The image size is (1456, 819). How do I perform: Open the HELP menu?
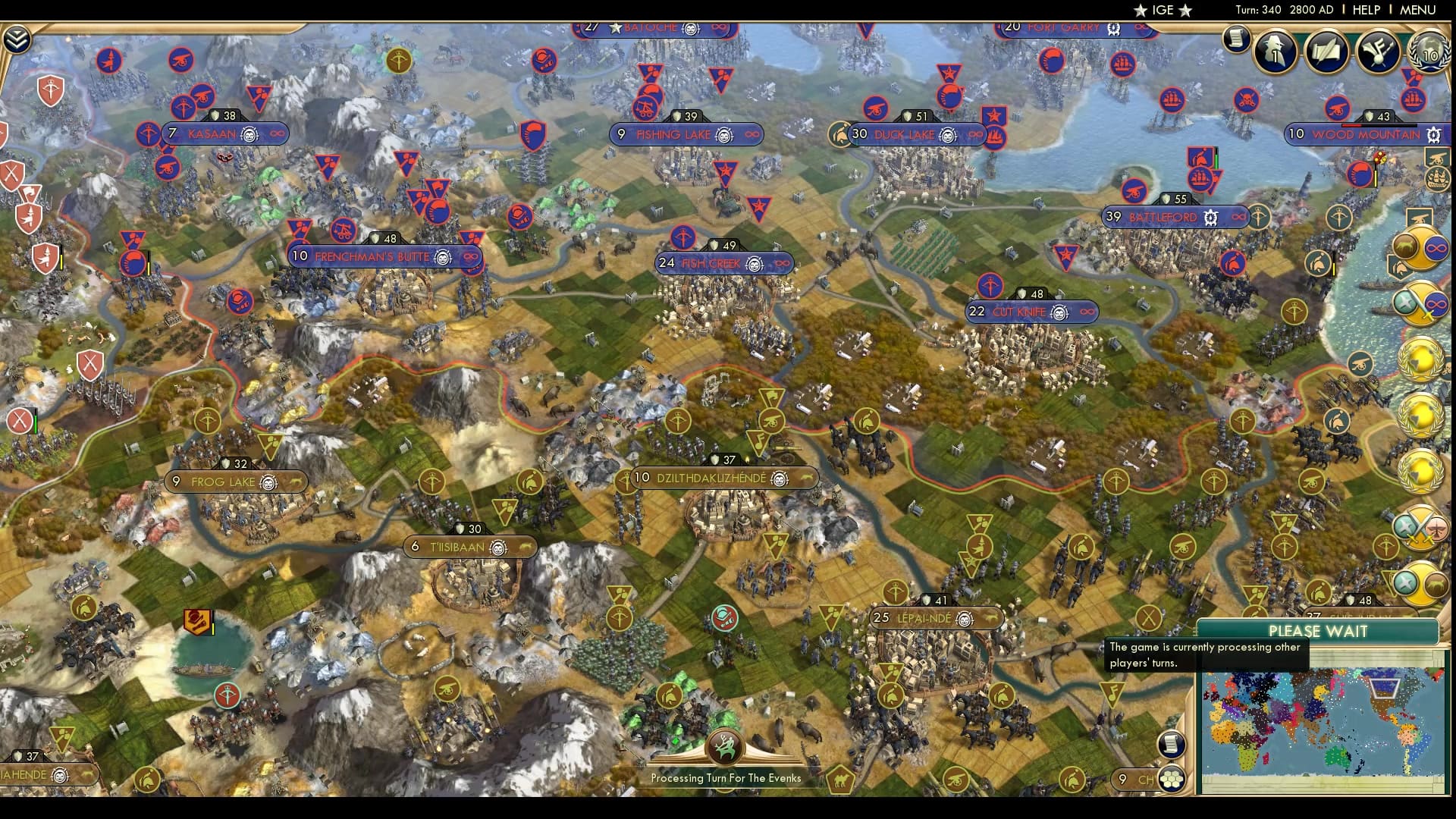pyautogui.click(x=1365, y=11)
